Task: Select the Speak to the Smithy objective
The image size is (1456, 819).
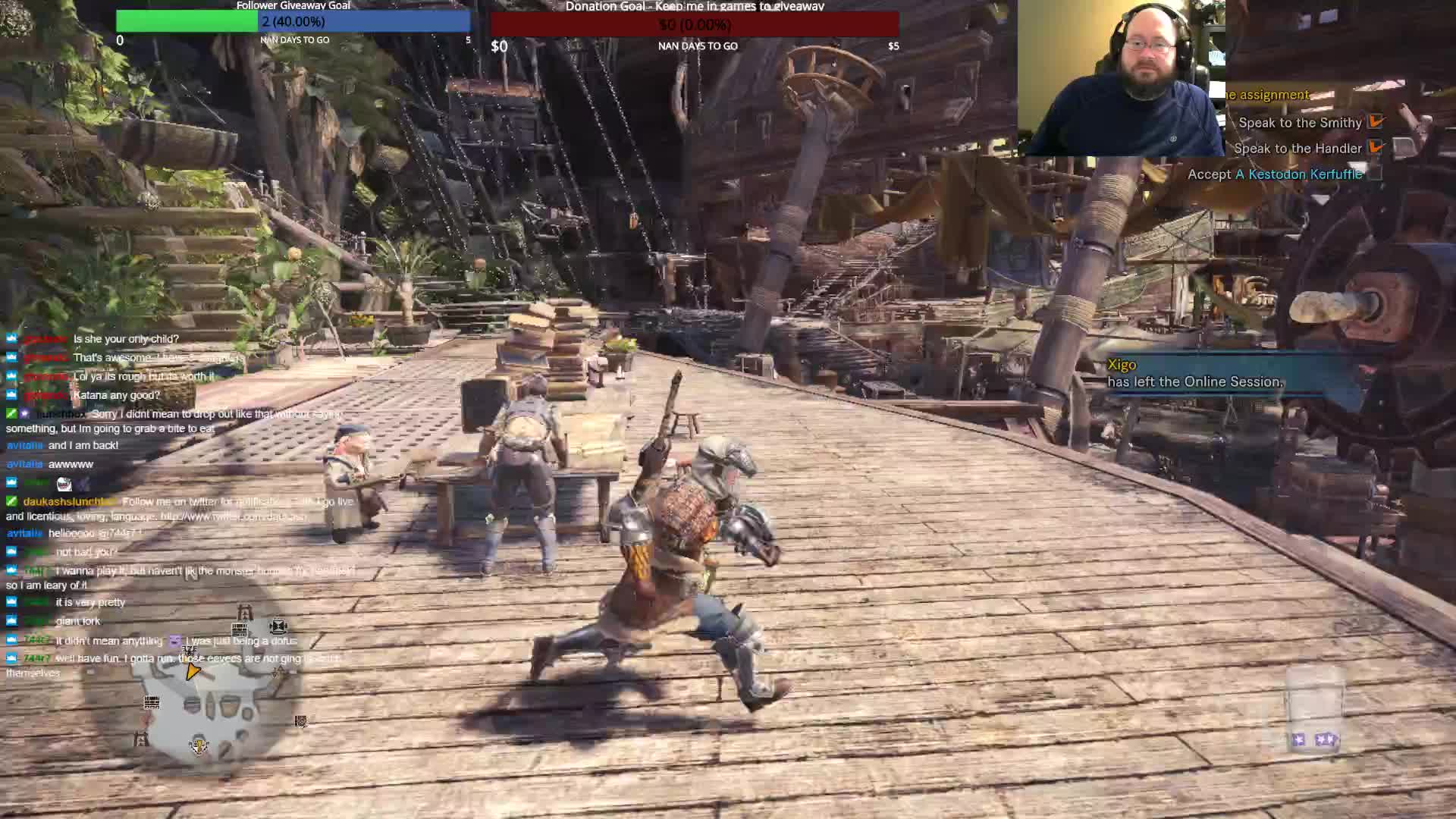Action: (x=1300, y=123)
